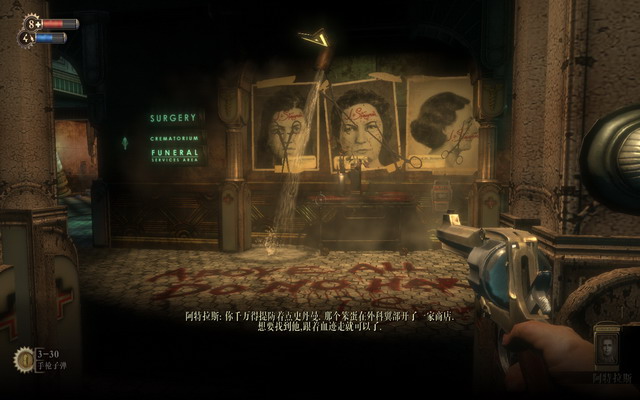Select the Atlas radio portrait
The image size is (640, 400).
point(608,349)
